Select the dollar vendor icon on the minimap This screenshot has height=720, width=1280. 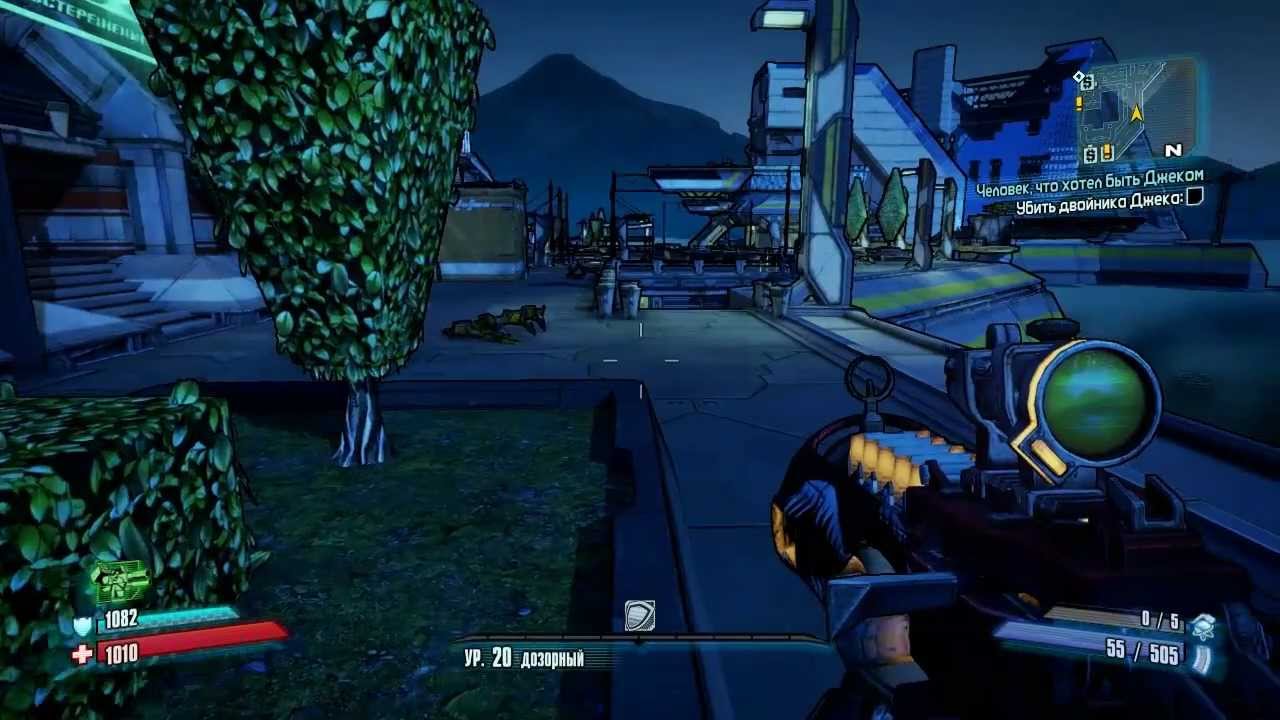point(1090,153)
